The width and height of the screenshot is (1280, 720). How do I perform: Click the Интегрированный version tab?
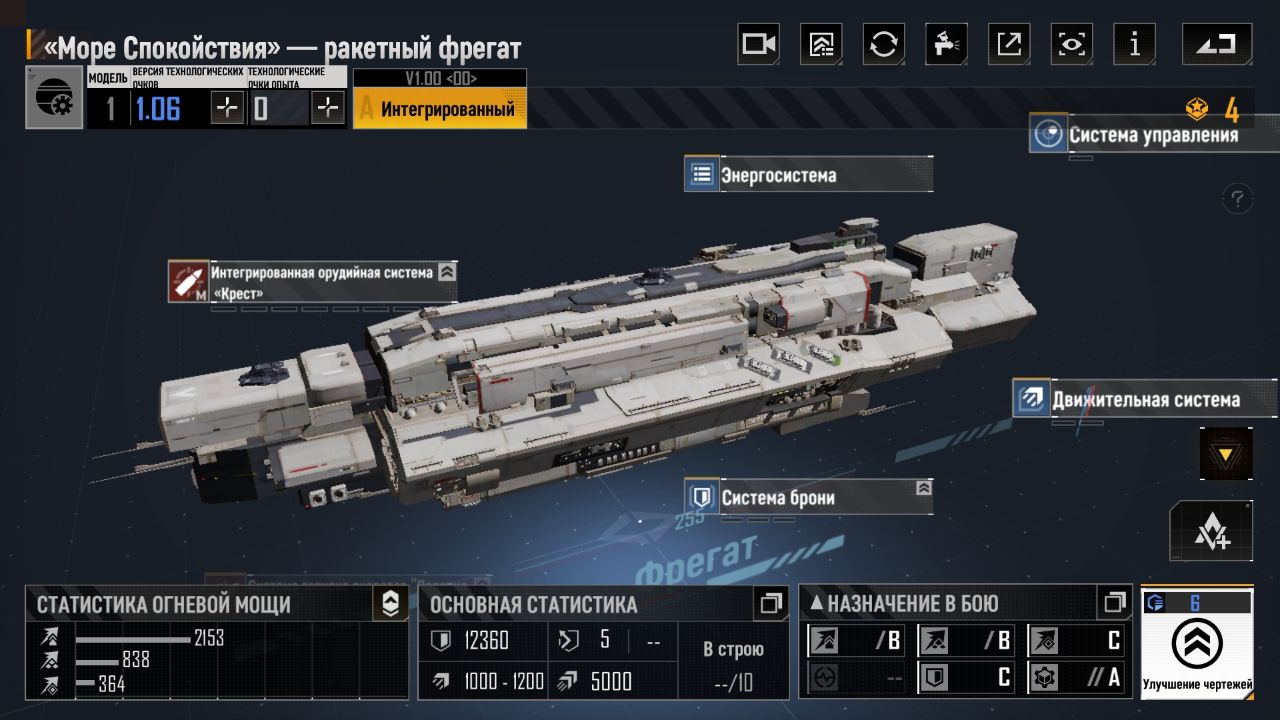click(x=440, y=108)
